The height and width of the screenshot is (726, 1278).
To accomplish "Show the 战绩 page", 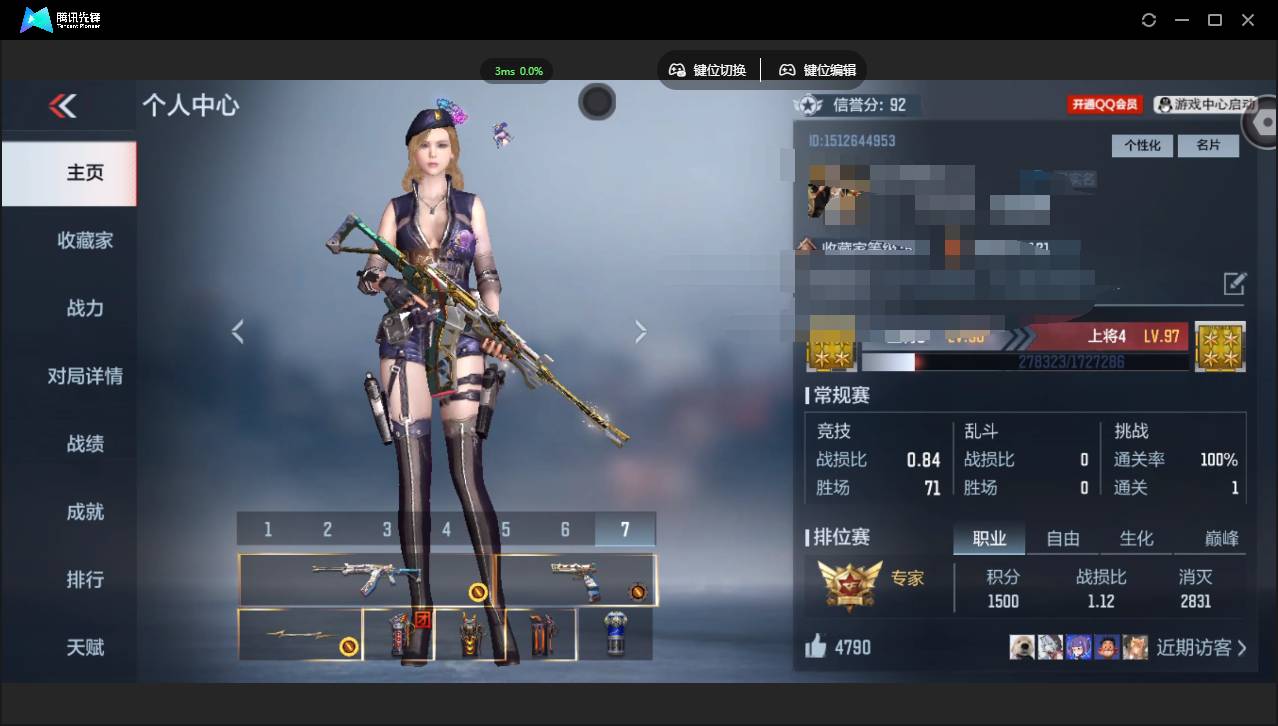I will [85, 444].
